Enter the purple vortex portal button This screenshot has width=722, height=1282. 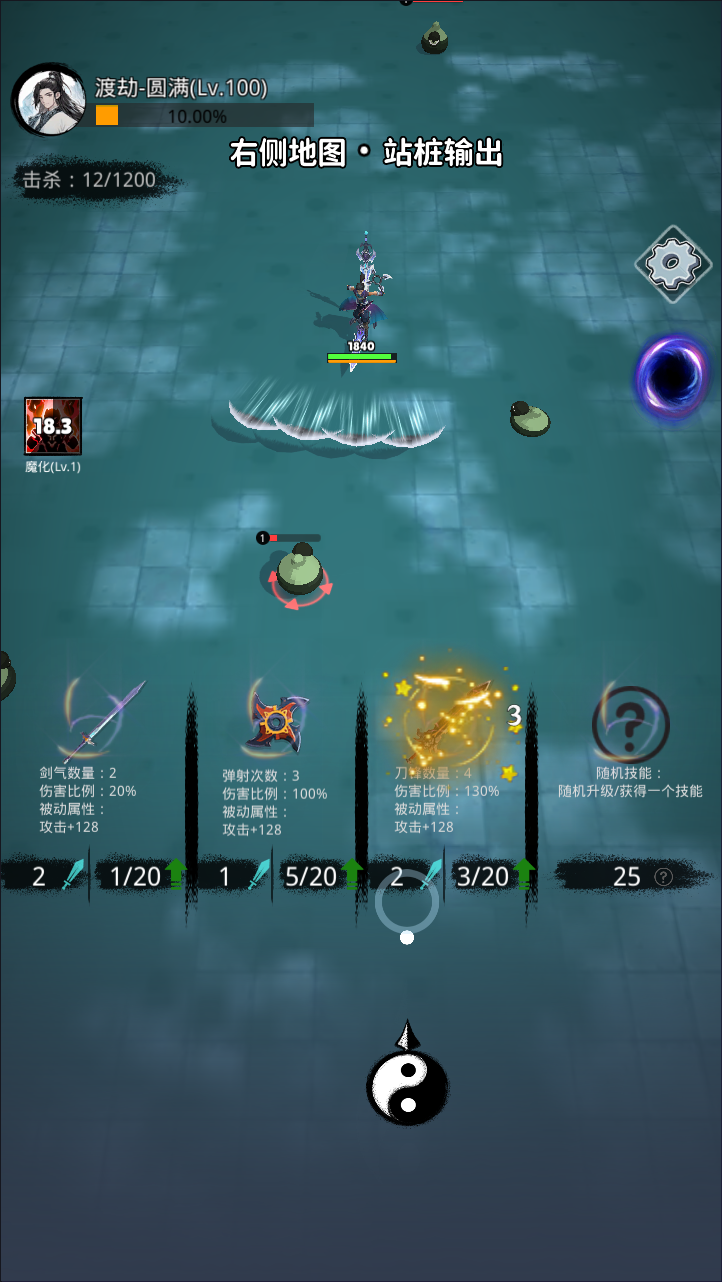pyautogui.click(x=672, y=377)
